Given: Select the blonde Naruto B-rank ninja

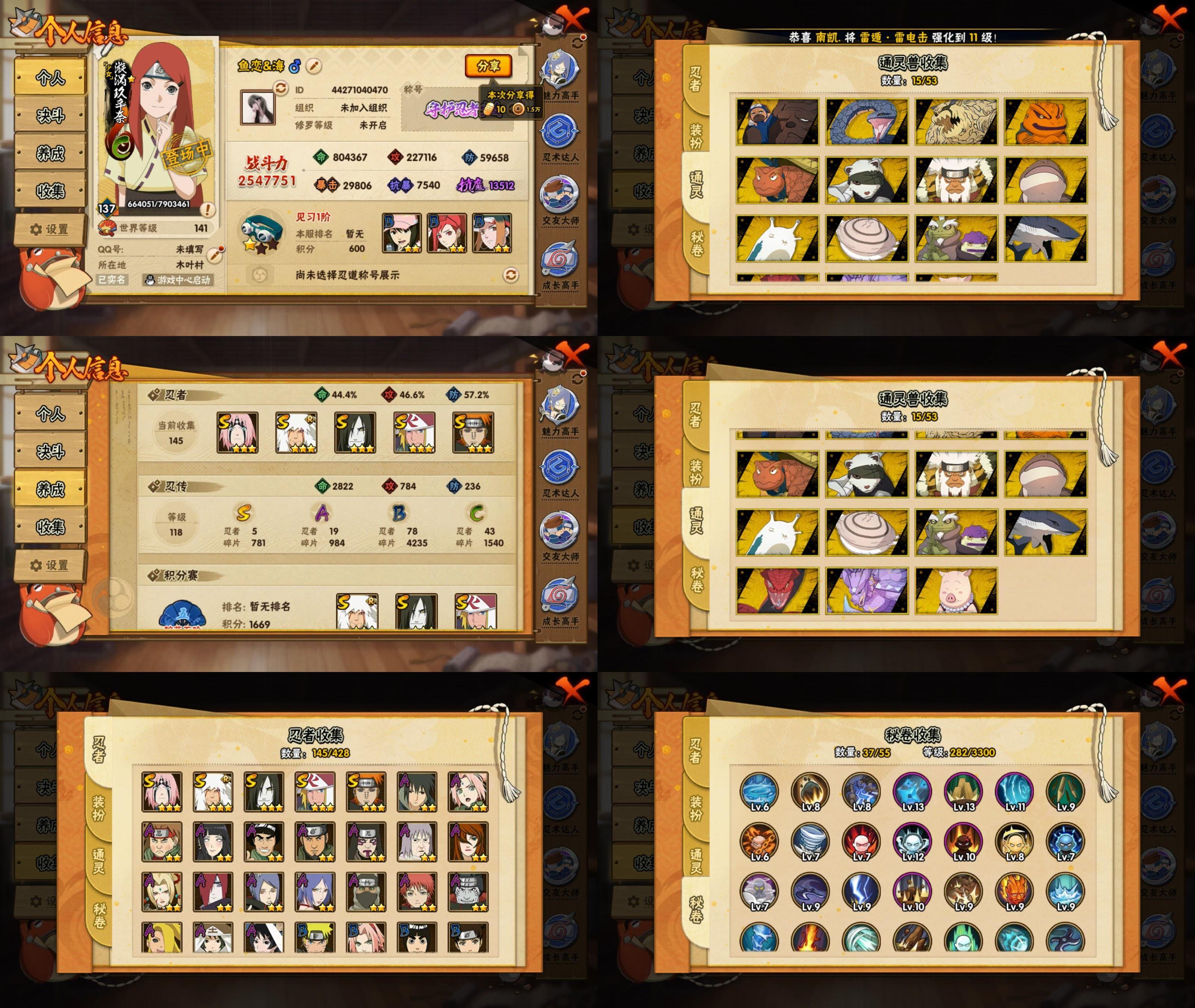Looking at the screenshot, I should point(315,938).
